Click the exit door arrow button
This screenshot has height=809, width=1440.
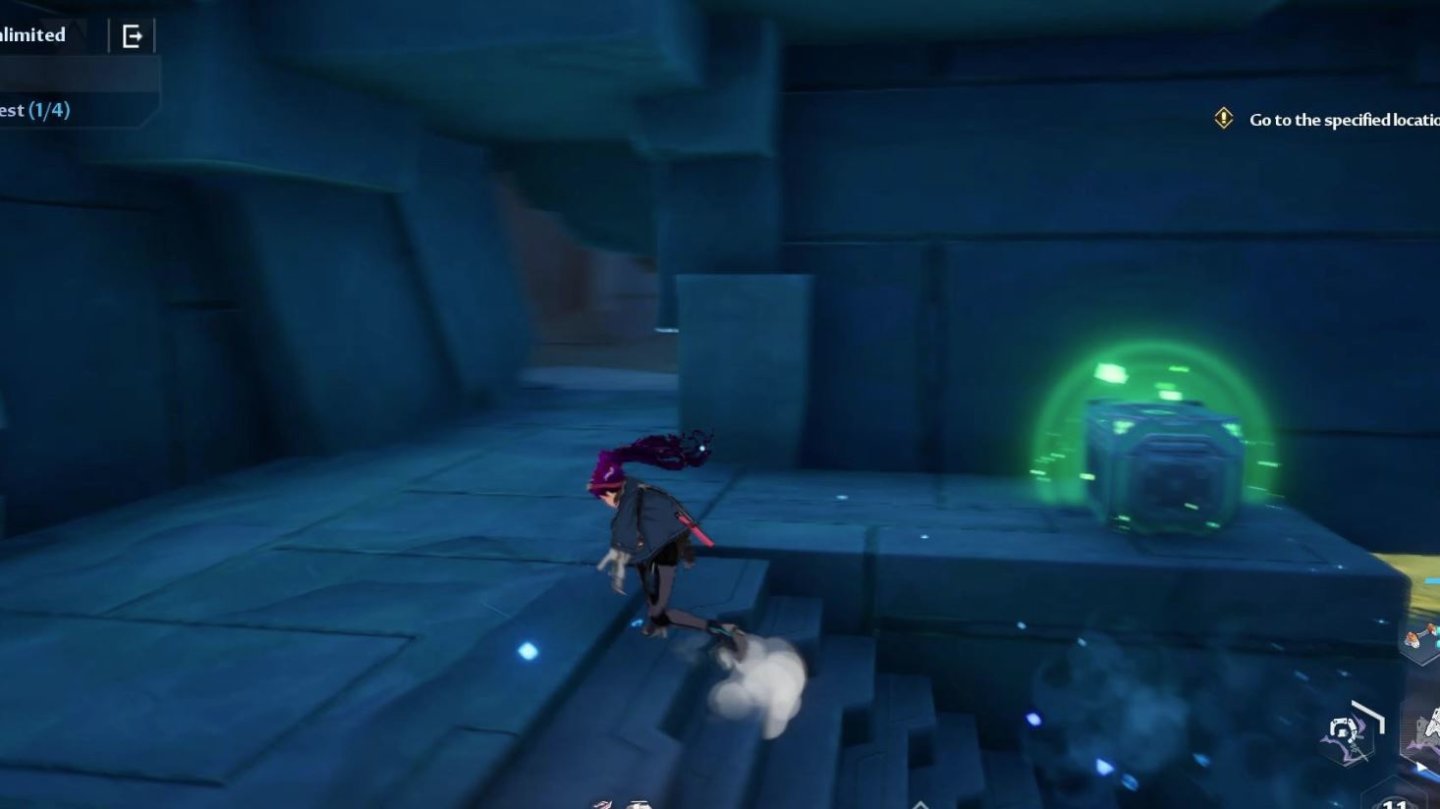click(x=132, y=37)
